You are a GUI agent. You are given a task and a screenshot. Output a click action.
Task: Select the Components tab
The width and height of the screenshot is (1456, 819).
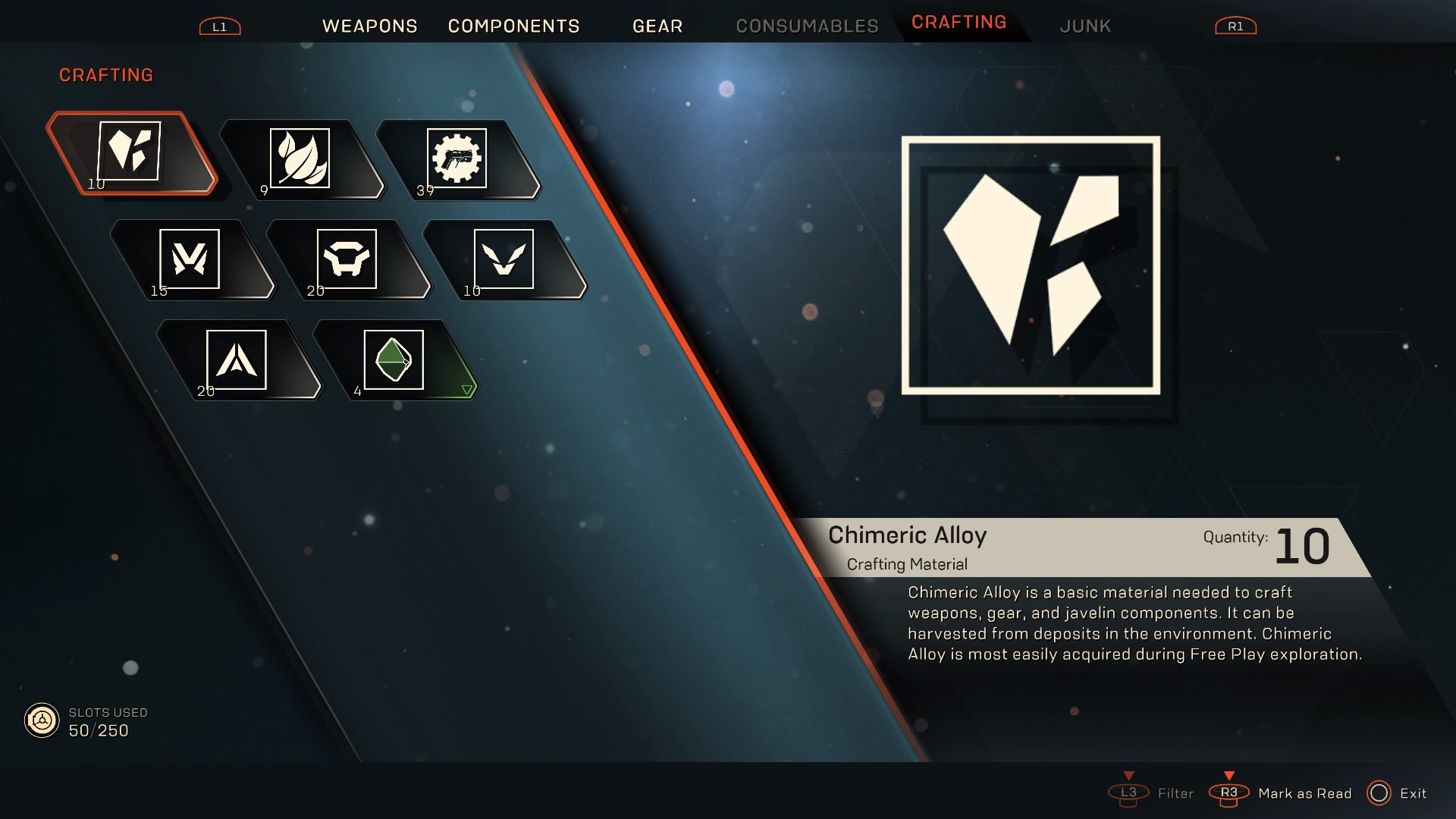(513, 25)
